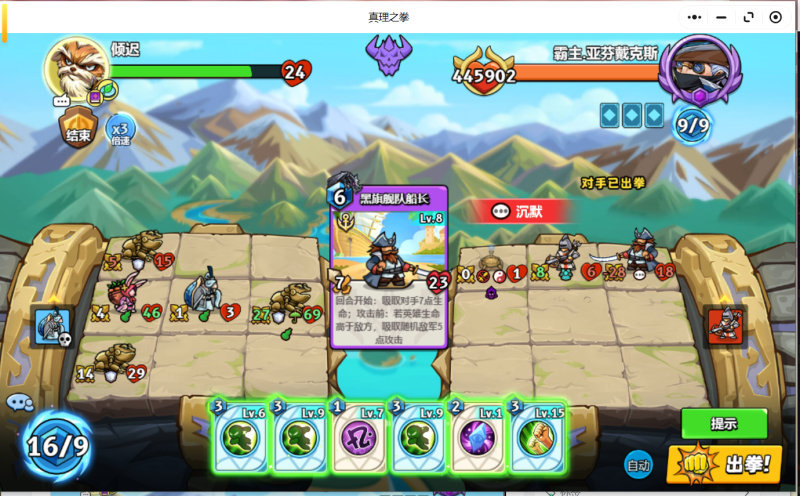Click the player graveyard skull tile
The image size is (800, 496).
(52, 326)
